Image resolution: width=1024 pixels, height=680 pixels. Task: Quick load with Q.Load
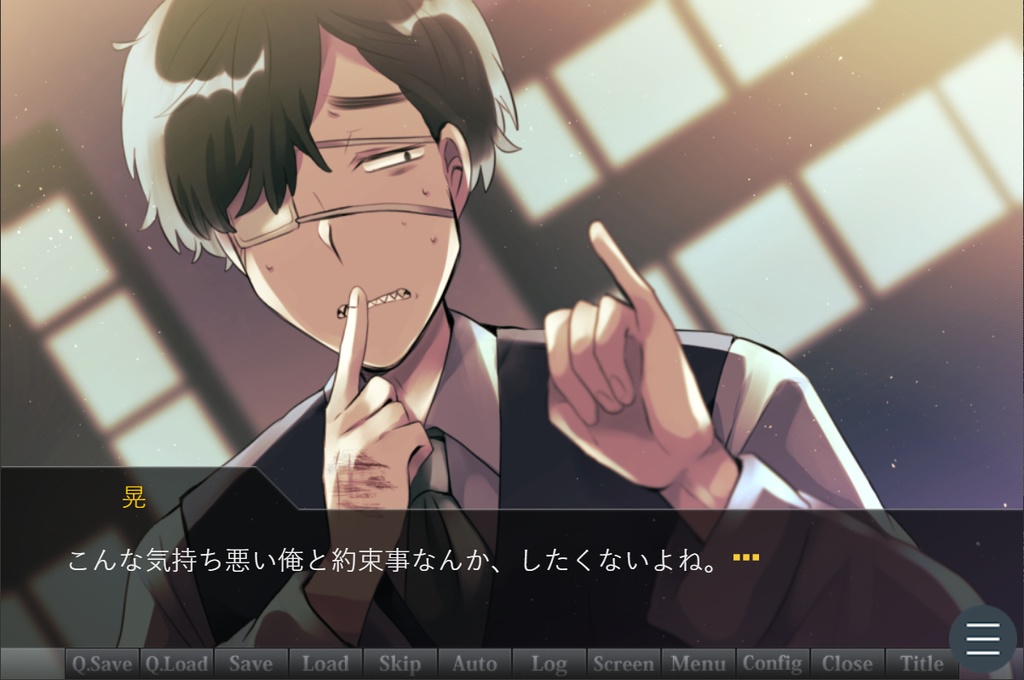coord(176,663)
